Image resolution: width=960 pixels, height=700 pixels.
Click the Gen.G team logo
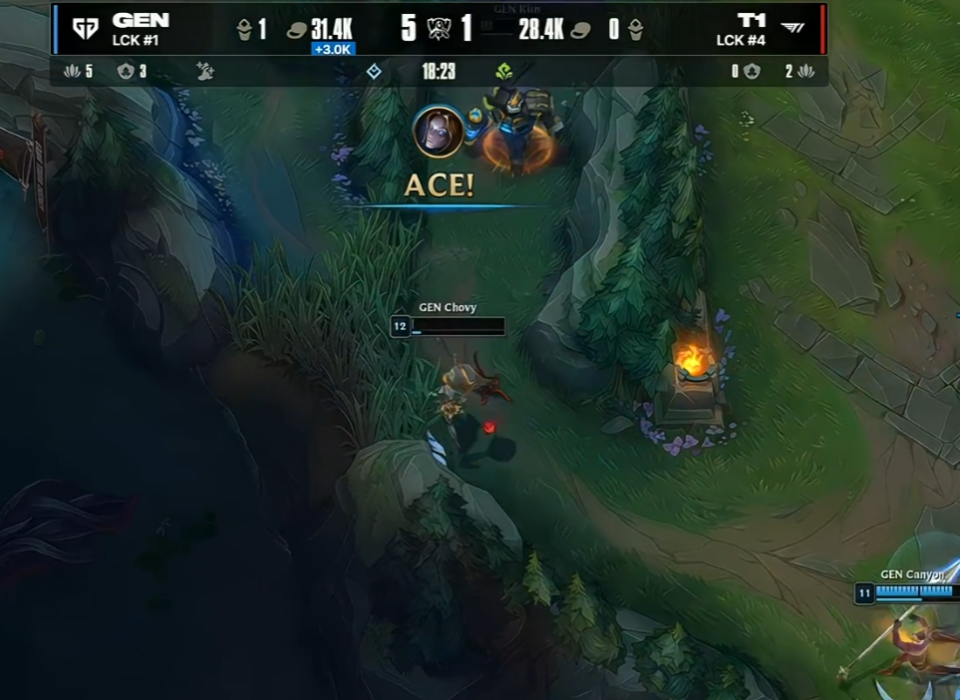pos(85,28)
